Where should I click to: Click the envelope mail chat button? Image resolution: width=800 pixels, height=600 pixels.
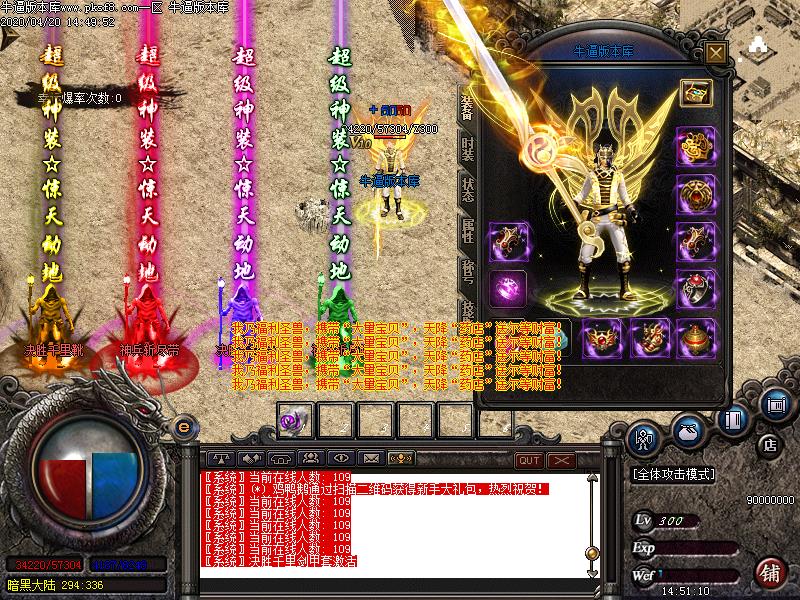point(371,459)
